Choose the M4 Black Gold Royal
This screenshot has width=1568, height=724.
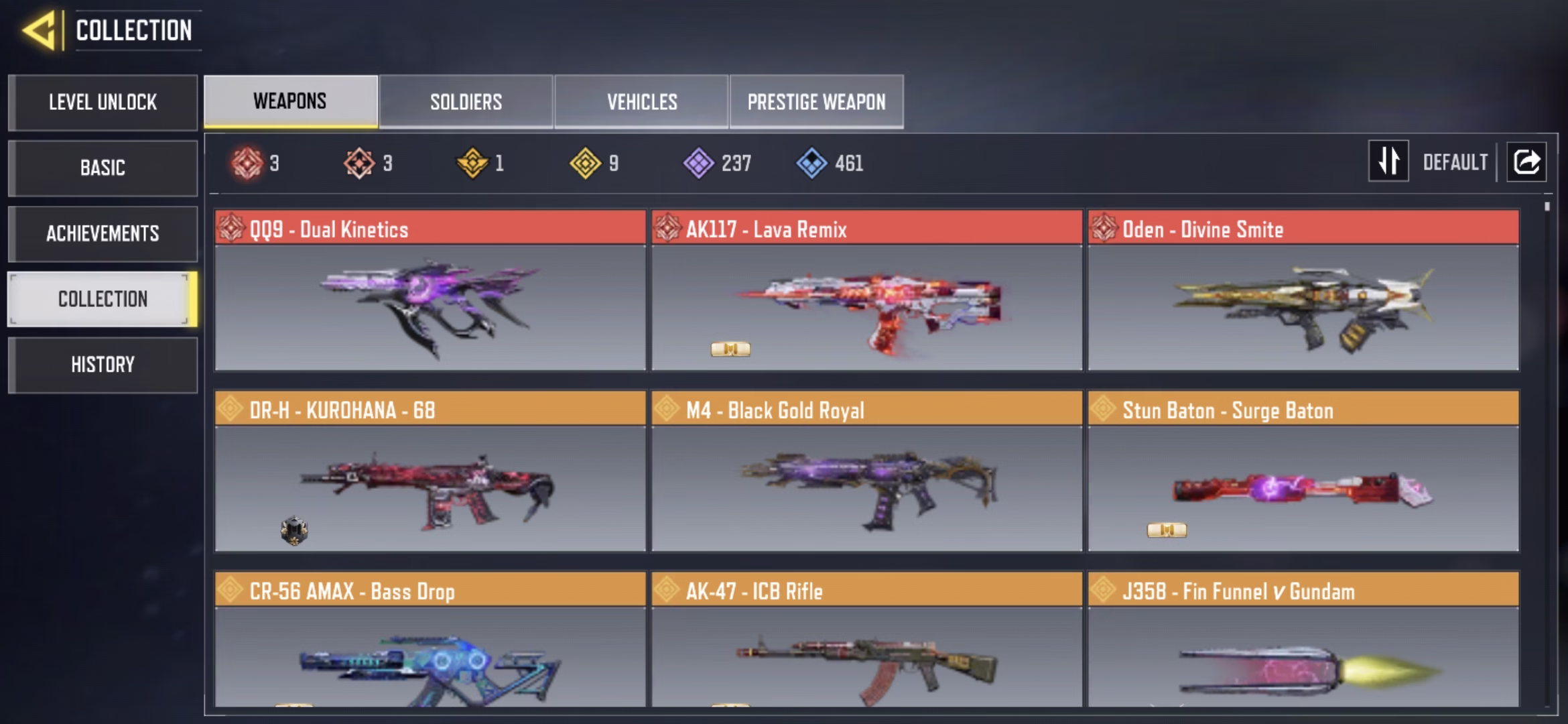coord(866,473)
